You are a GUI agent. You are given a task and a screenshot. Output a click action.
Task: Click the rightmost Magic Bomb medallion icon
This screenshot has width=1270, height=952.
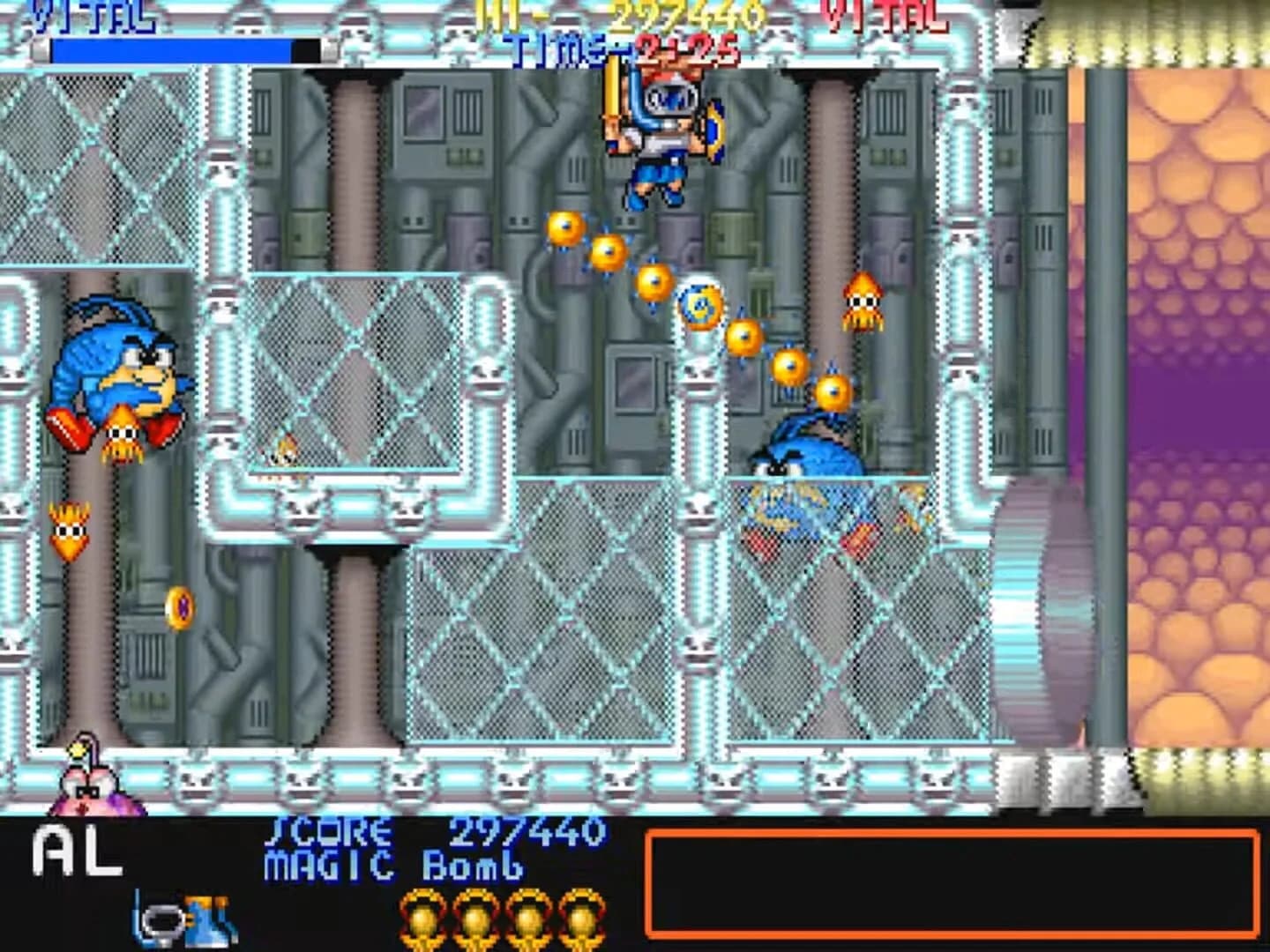[x=584, y=919]
